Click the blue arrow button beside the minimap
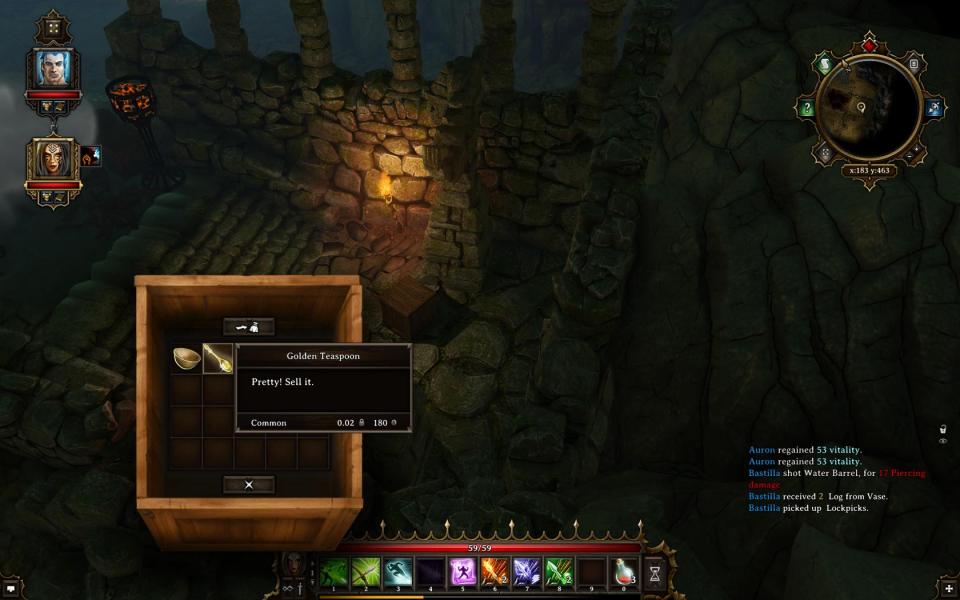The width and height of the screenshot is (960, 600). point(934,108)
